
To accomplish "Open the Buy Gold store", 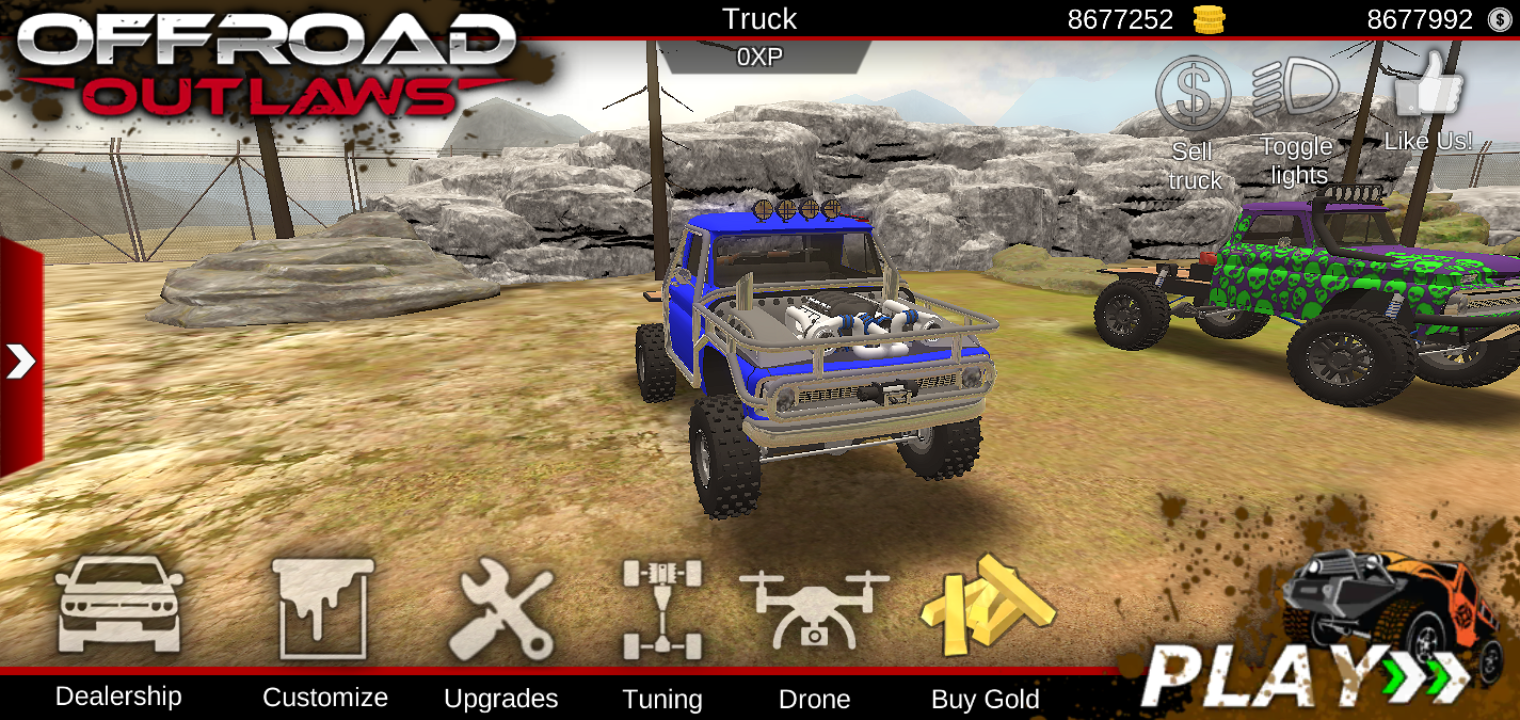I will pyautogui.click(x=985, y=607).
